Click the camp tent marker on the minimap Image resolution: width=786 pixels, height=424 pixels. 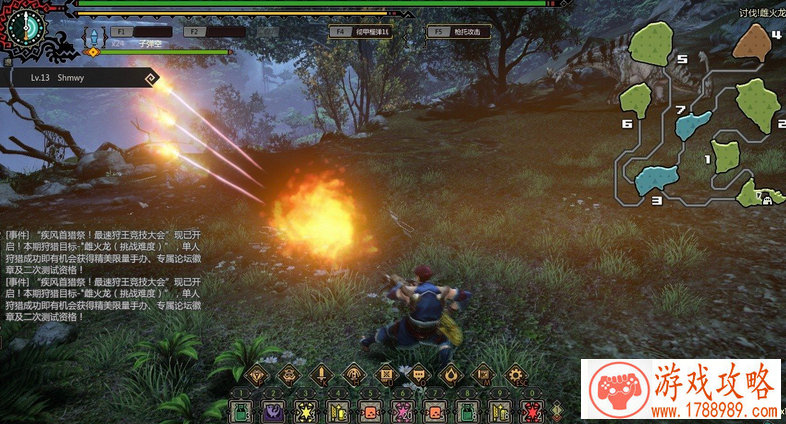click(x=766, y=197)
